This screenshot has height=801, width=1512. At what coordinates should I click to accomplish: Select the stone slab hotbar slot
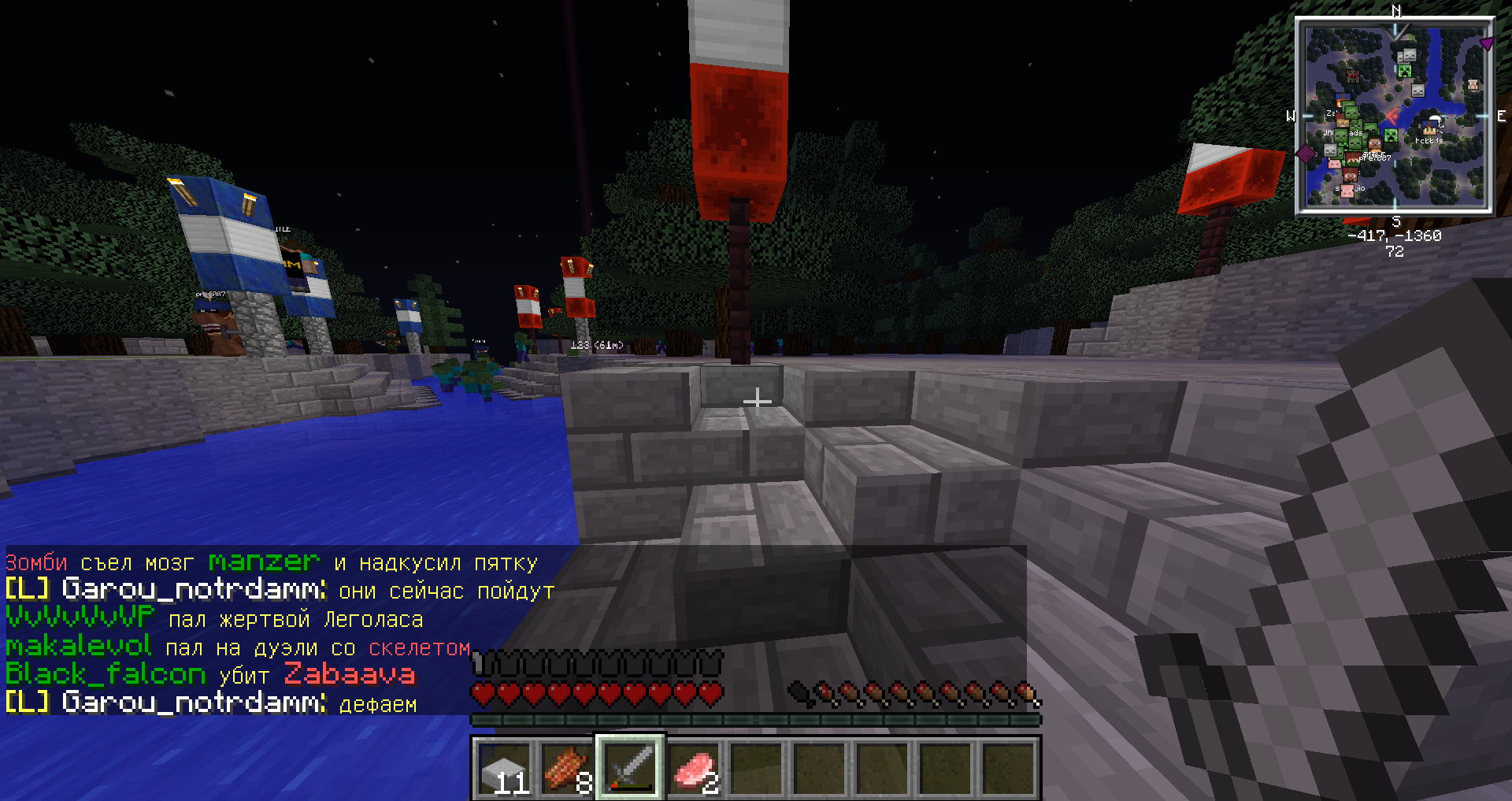point(505,768)
